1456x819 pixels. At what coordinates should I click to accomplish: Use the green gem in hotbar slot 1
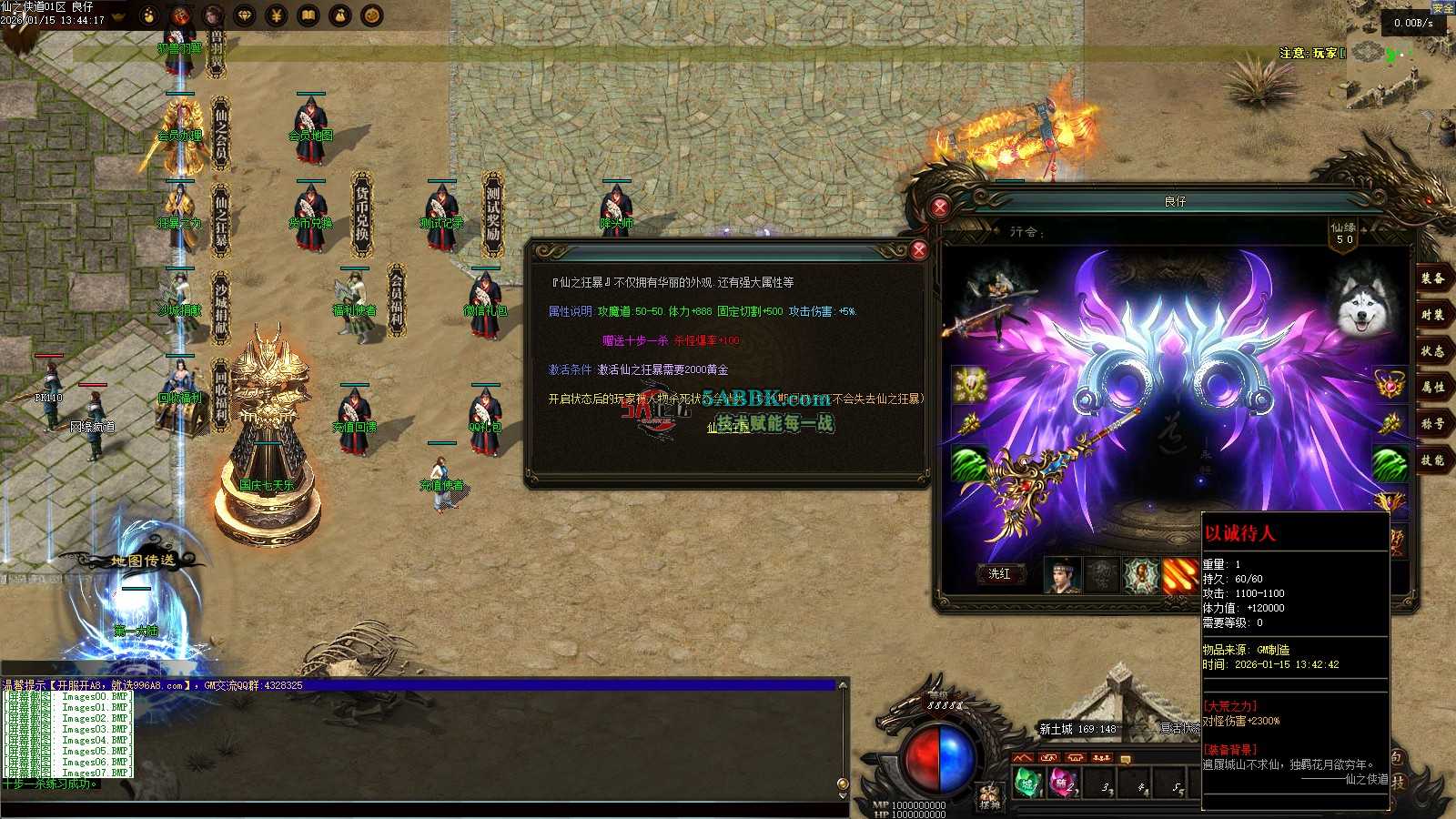(1027, 784)
